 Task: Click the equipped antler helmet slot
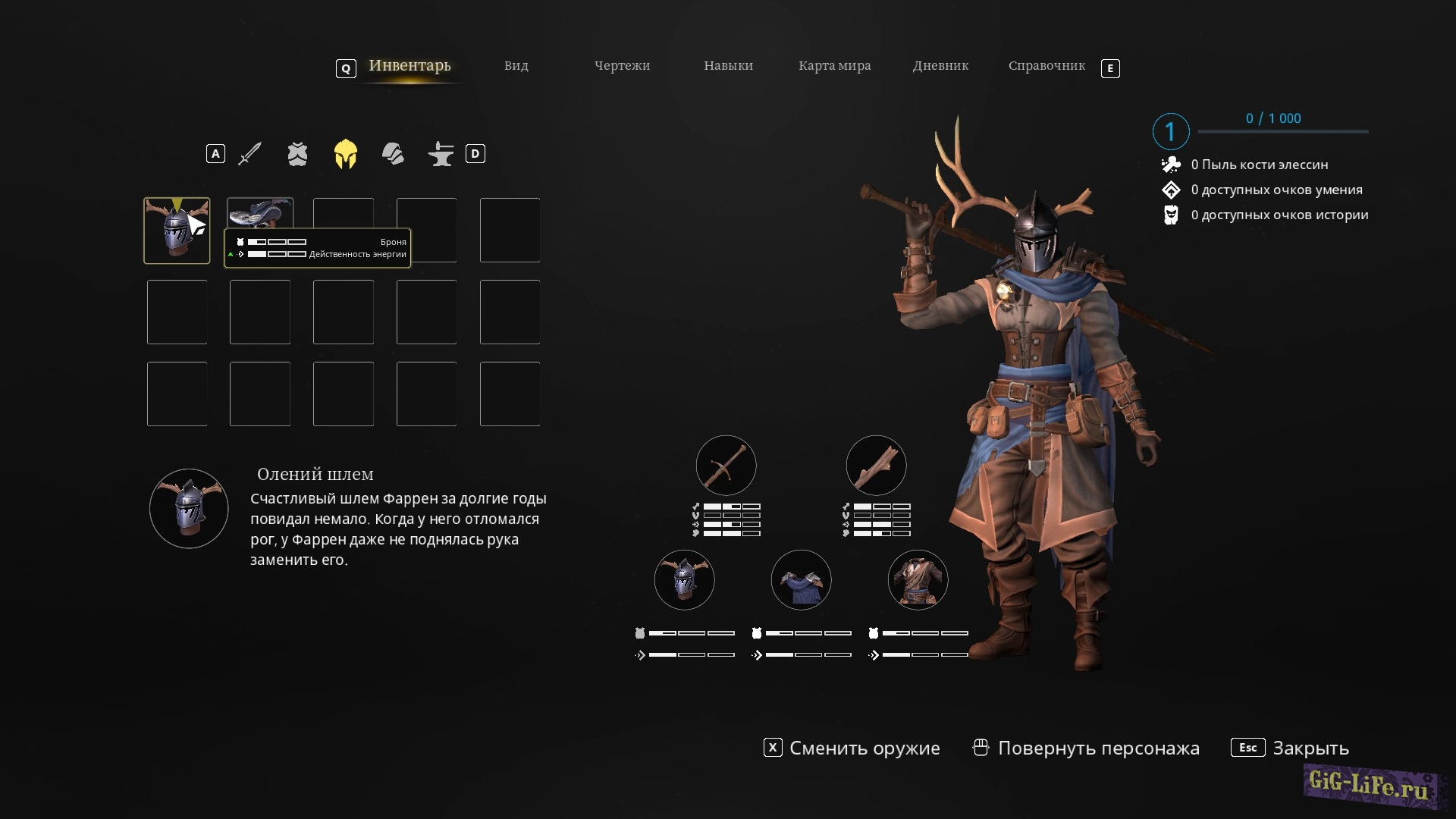pos(684,580)
